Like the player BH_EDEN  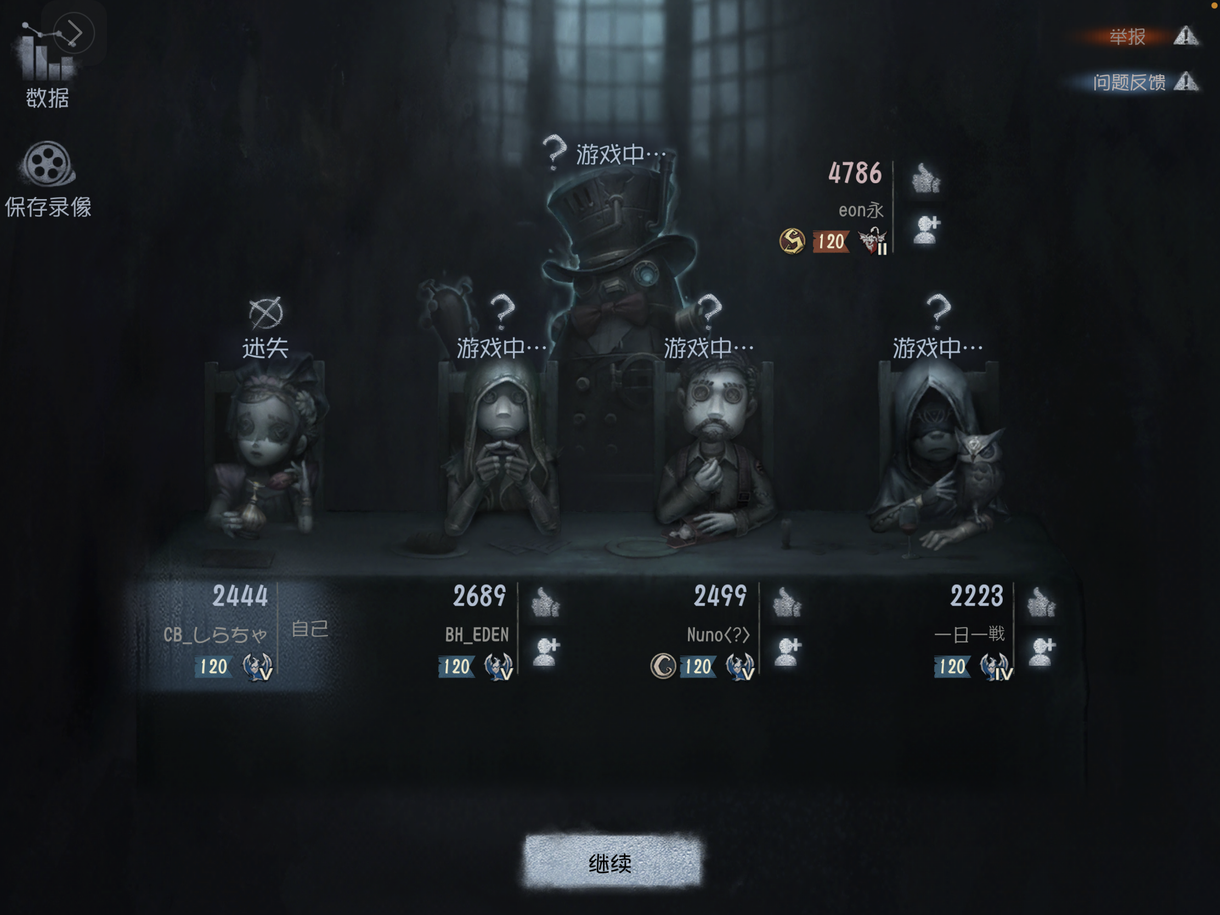pos(545,601)
